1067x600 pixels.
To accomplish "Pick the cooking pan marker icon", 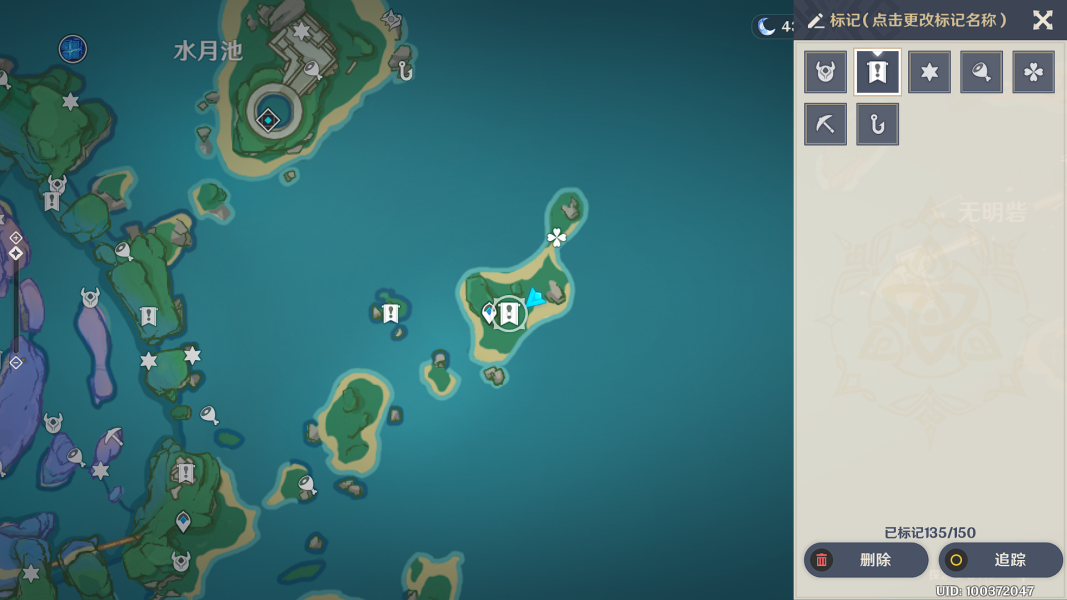I will [981, 72].
